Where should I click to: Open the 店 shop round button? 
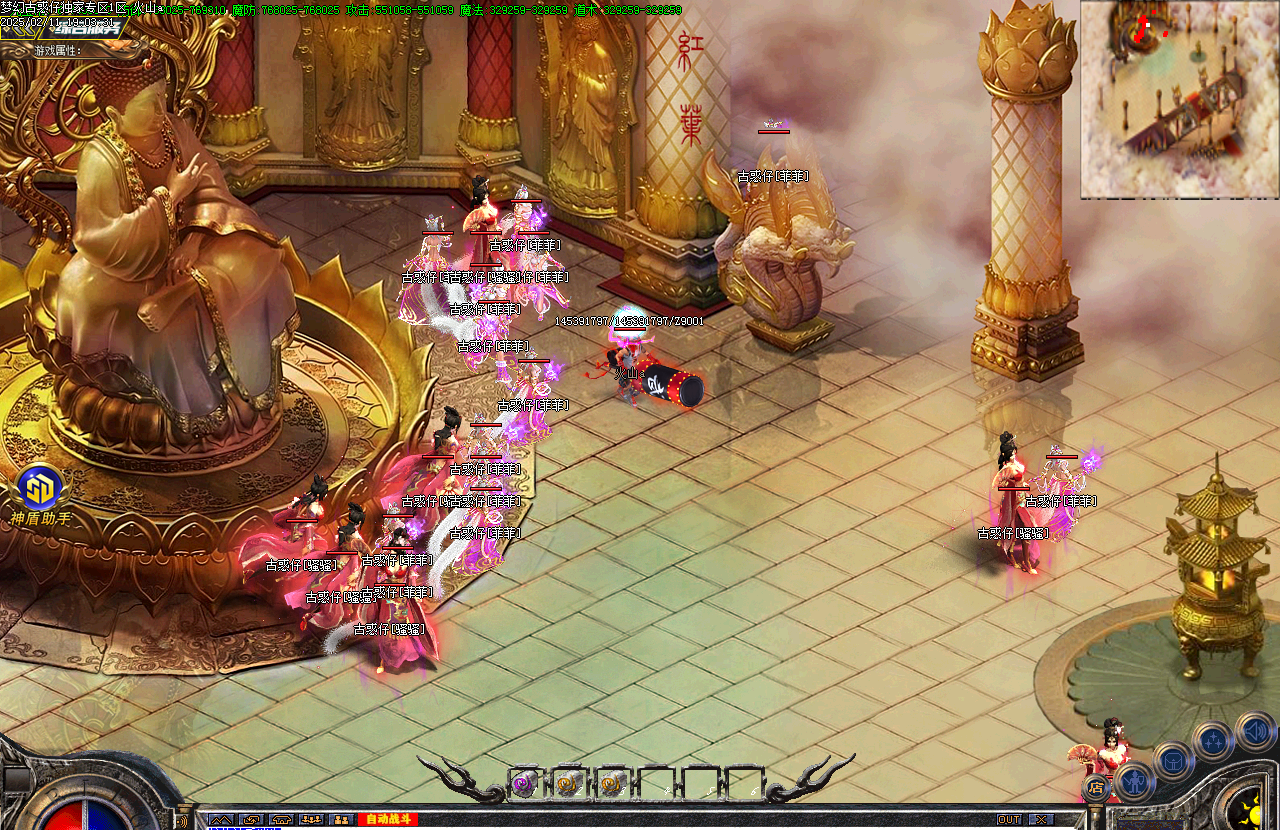point(1096,787)
